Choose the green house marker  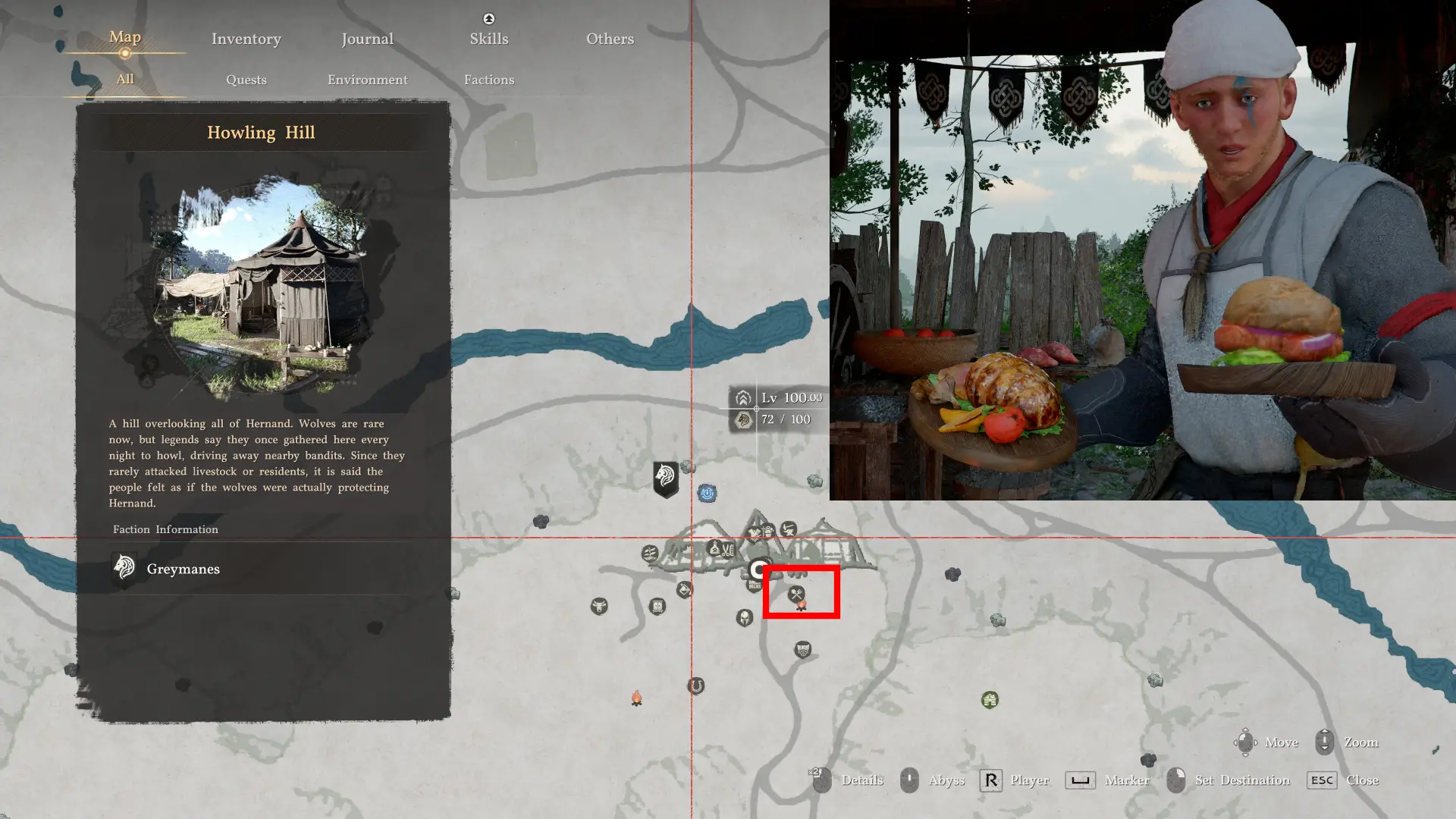(990, 699)
